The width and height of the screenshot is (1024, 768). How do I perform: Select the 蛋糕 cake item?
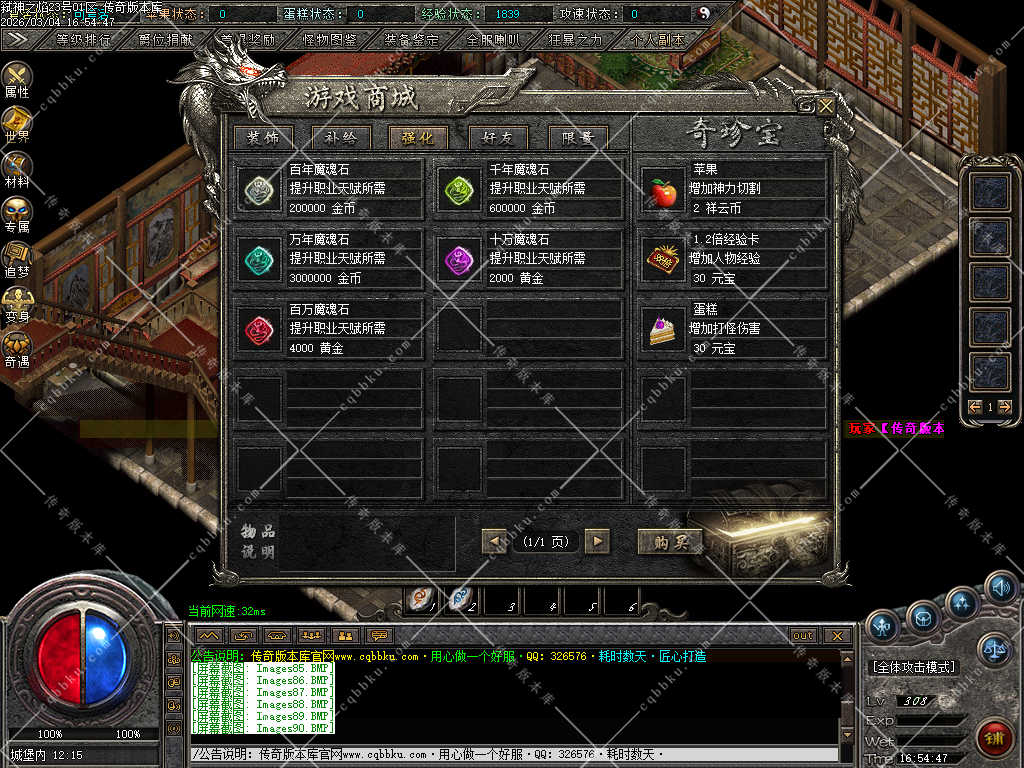(663, 328)
